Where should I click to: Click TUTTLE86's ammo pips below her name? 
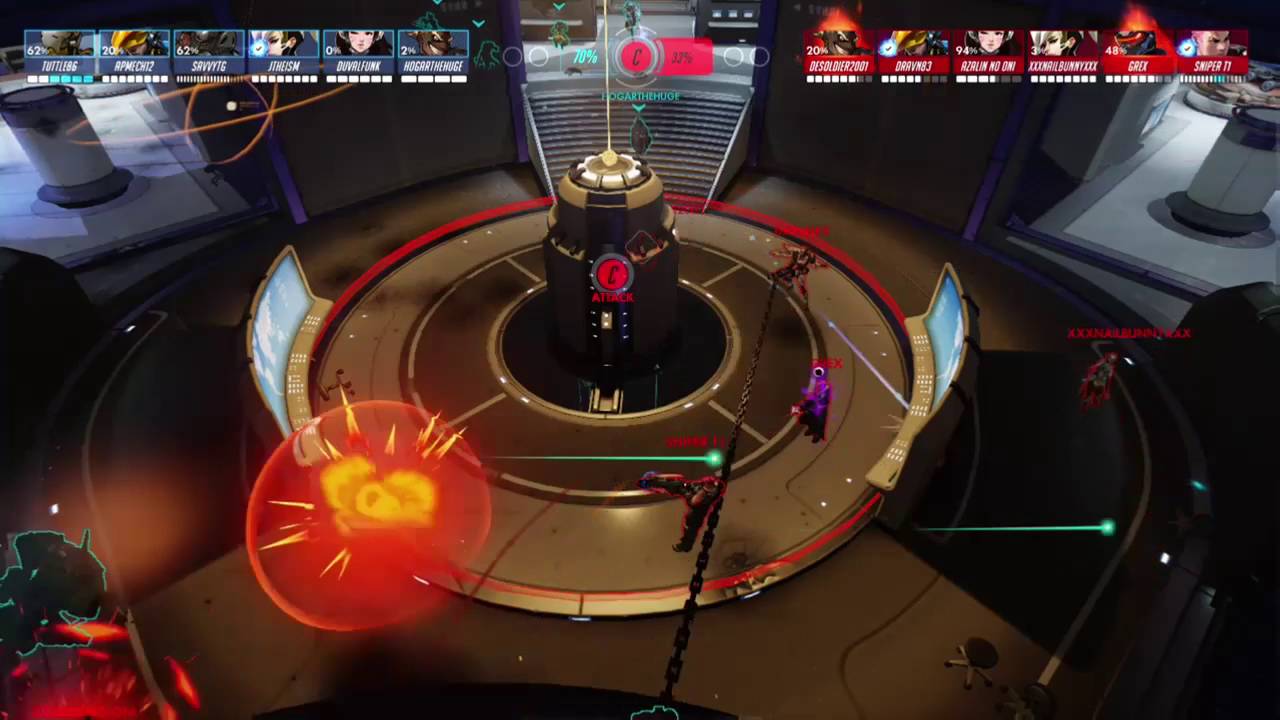pos(59,76)
